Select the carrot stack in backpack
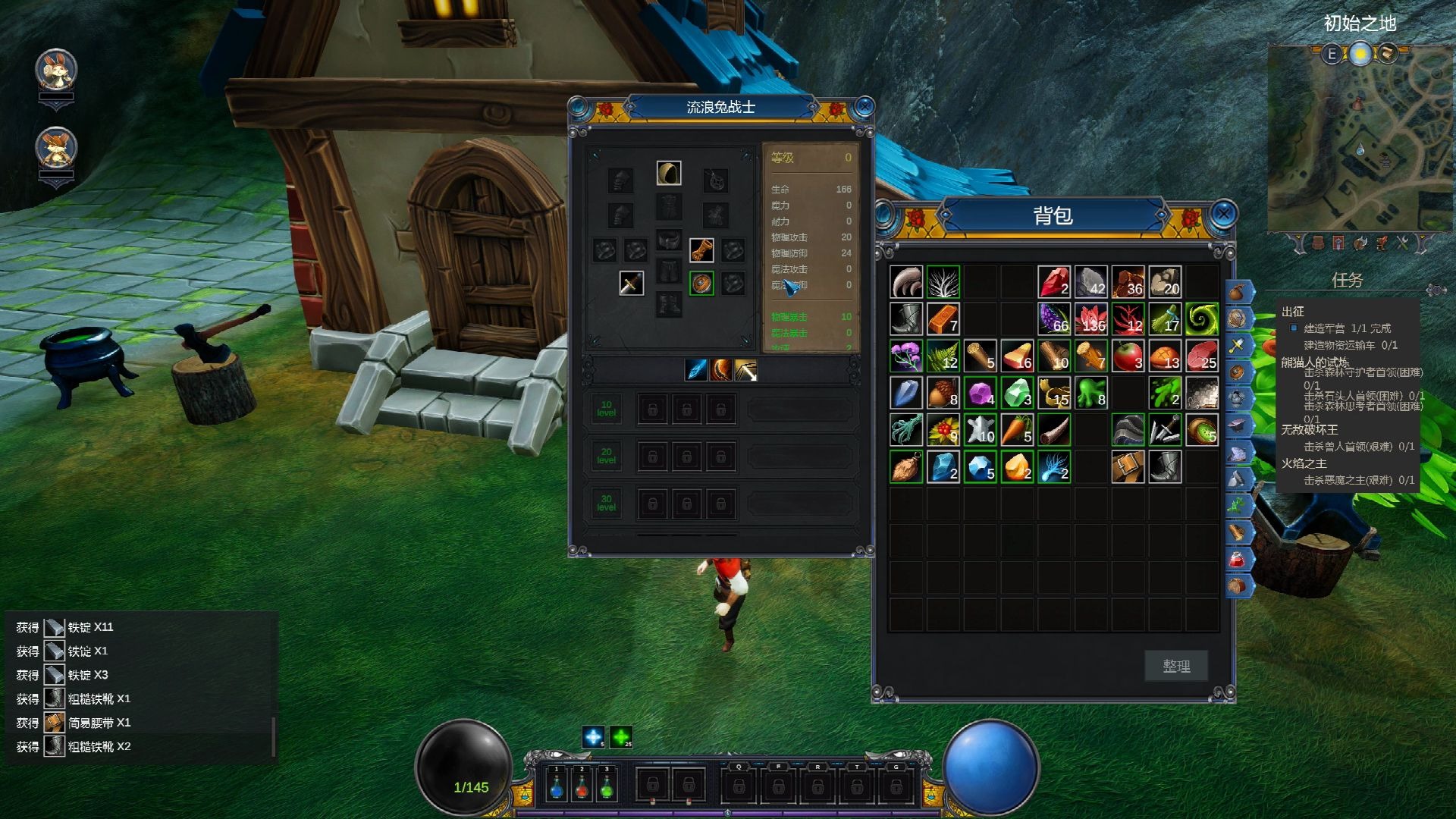The image size is (1456, 819). [1016, 430]
